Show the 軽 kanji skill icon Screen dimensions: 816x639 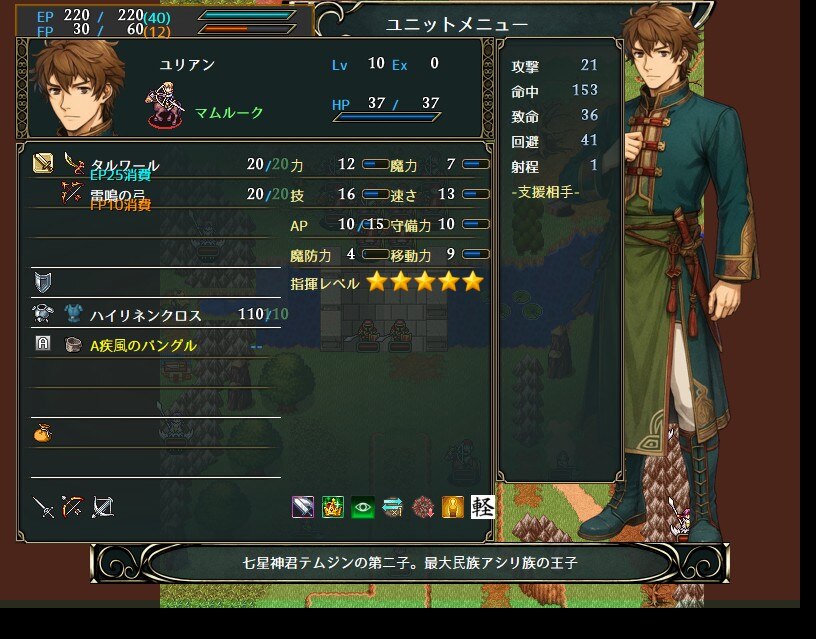[x=483, y=507]
